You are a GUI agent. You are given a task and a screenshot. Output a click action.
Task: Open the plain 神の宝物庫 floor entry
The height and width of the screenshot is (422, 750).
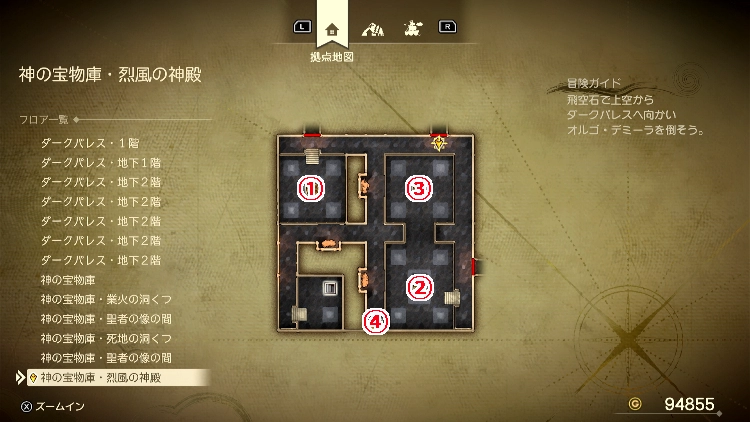[x=68, y=279]
